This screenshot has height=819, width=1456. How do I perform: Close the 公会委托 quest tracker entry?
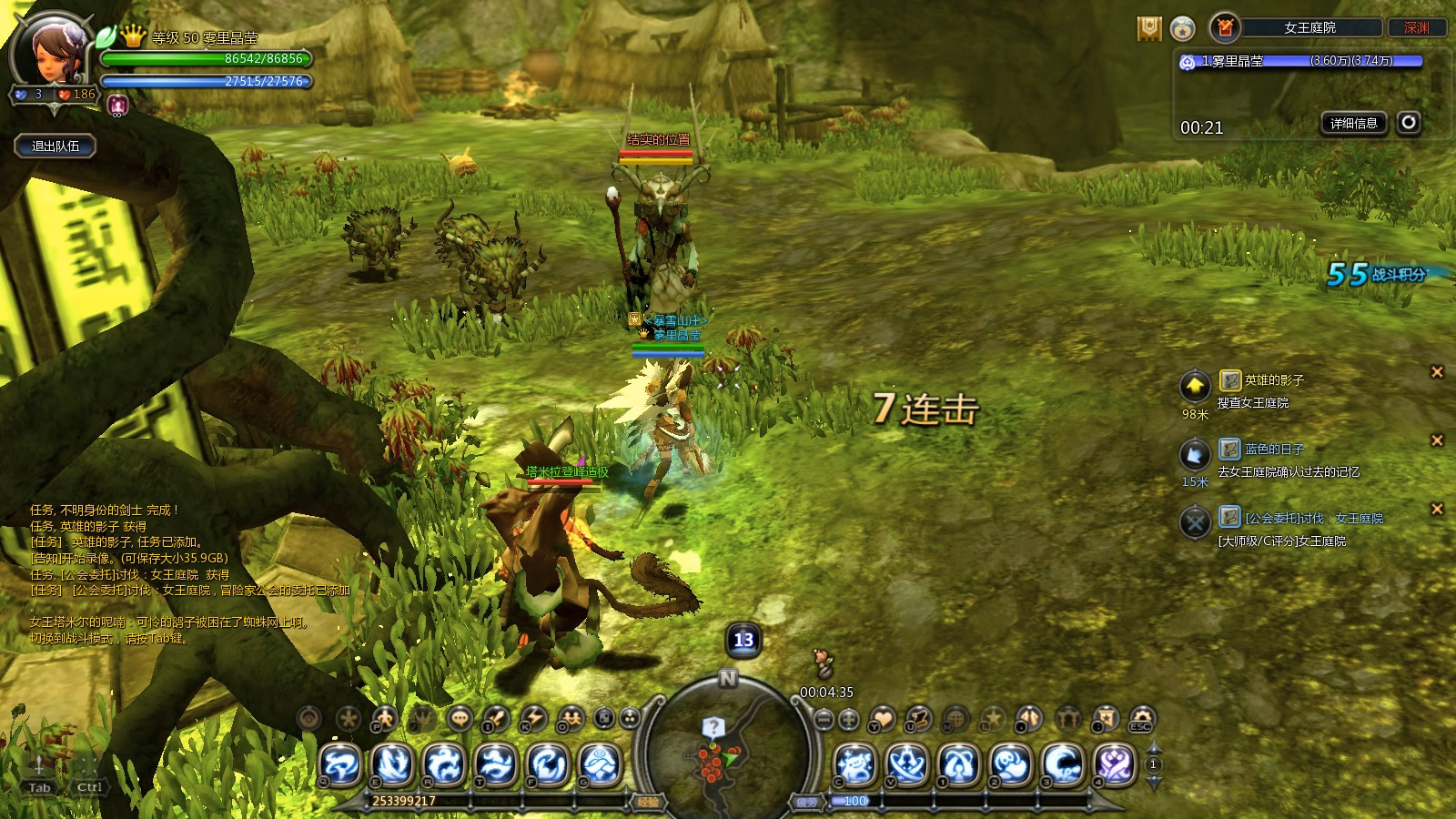point(1437,510)
